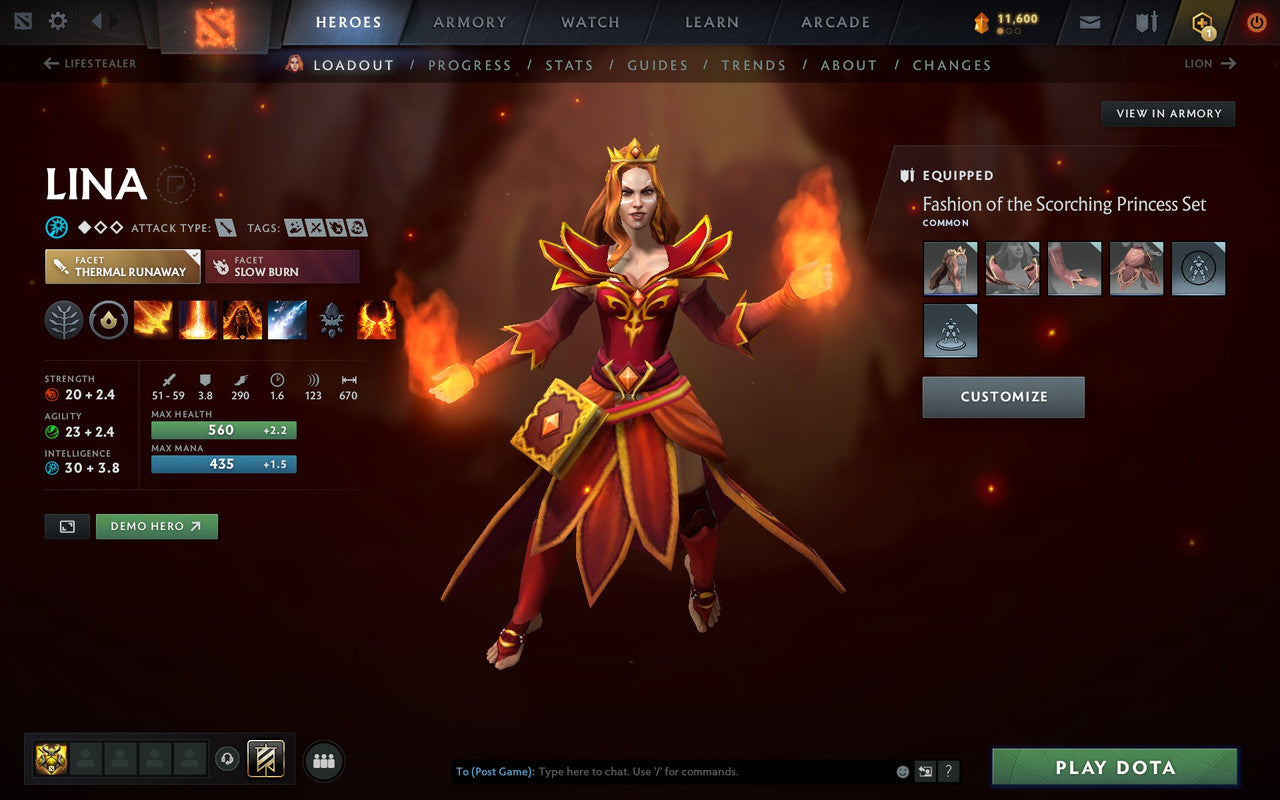
Task: View the Dragon Slave ability icon
Action: pos(152,318)
